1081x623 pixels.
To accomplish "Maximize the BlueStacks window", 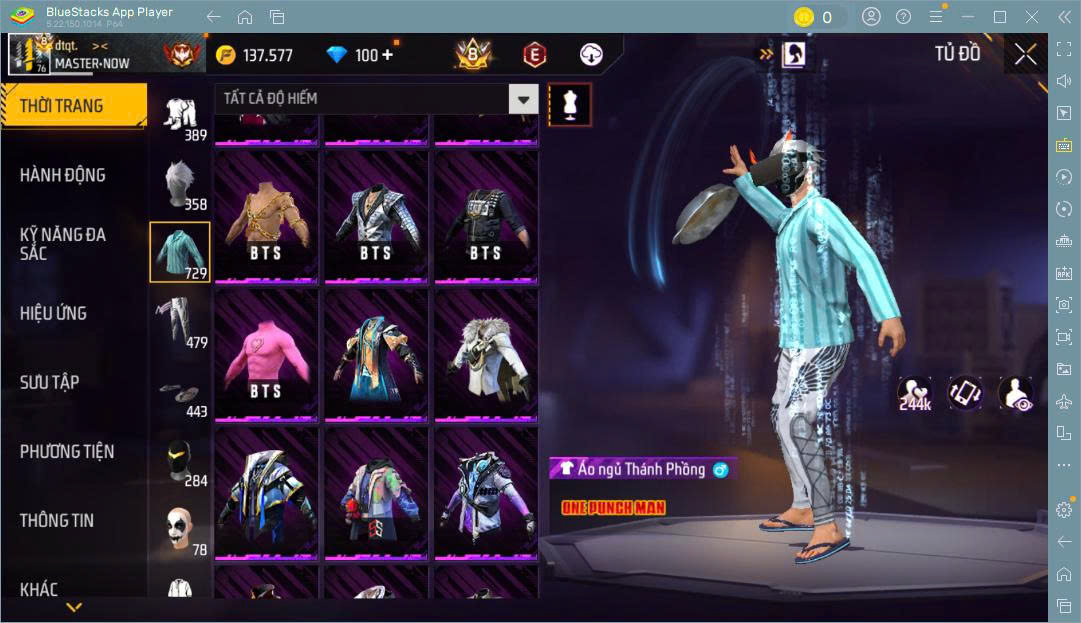I will coord(999,16).
